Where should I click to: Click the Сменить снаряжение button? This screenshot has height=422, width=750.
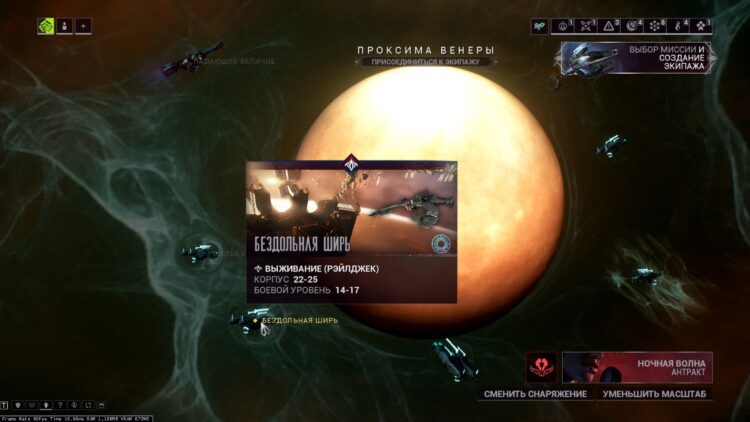(535, 394)
